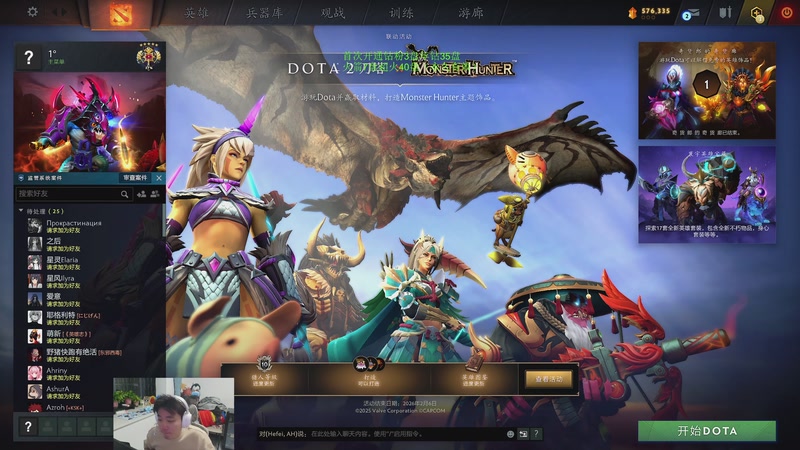Screen dimensions: 800x450
Task: Click the 查看活动 (View Event) button
Action: [x=549, y=379]
